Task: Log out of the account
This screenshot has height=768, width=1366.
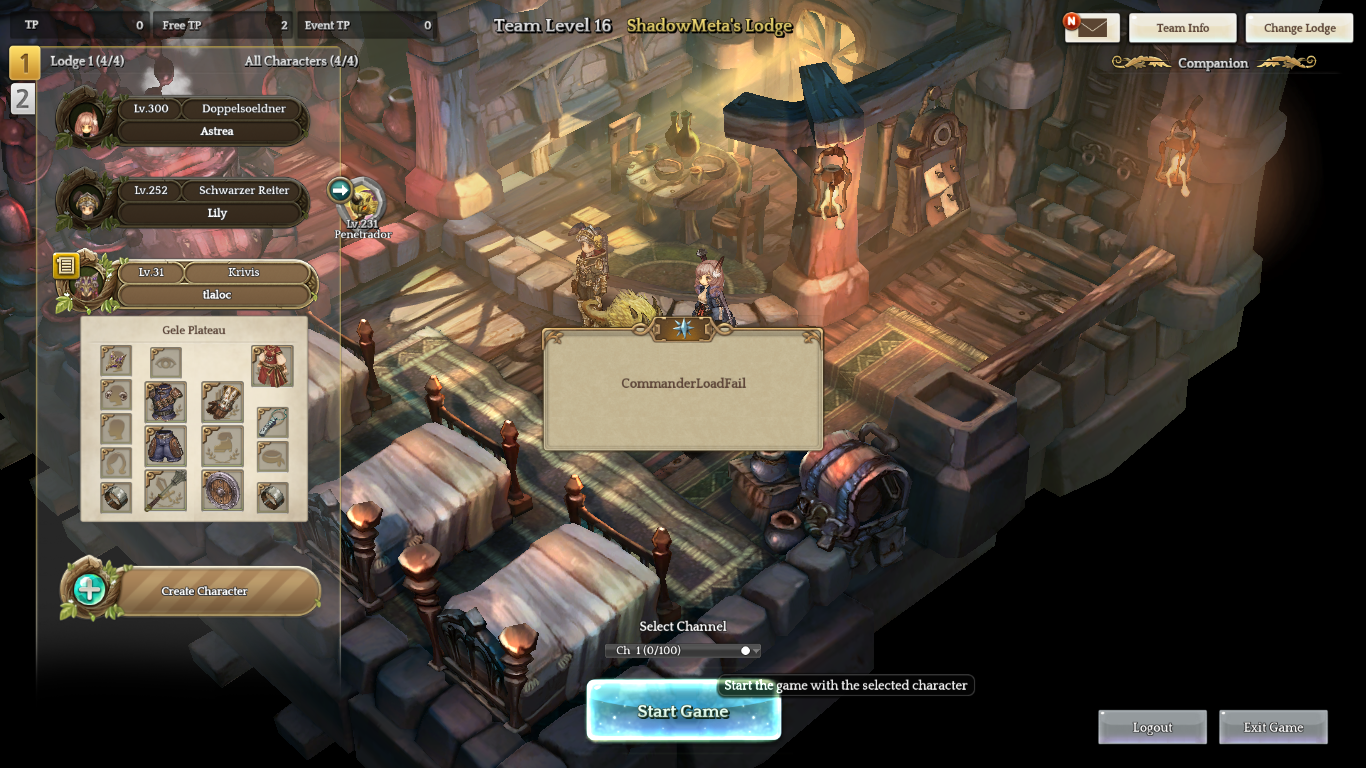Action: coord(1152,727)
